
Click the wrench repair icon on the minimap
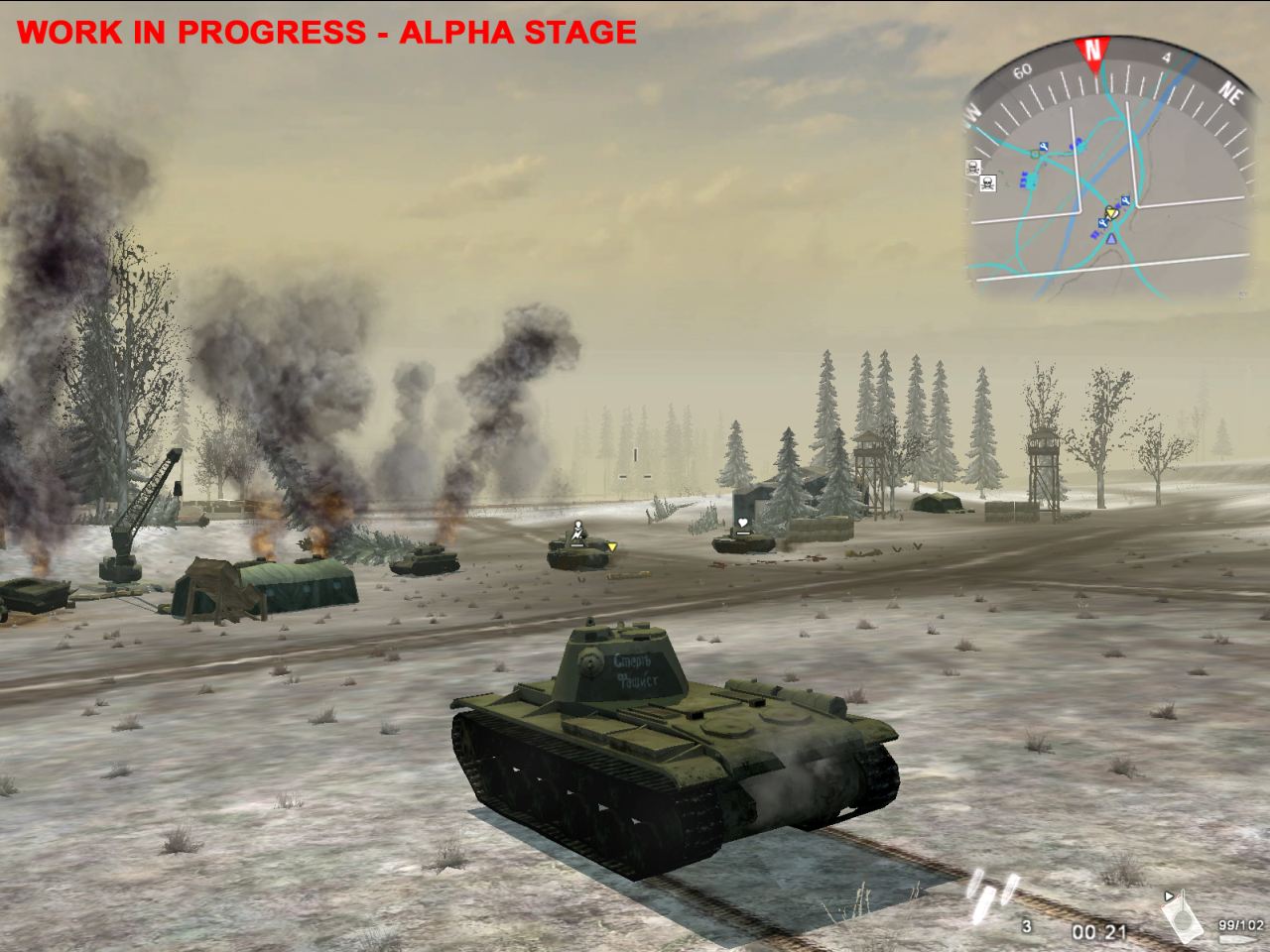pyautogui.click(x=1044, y=145)
